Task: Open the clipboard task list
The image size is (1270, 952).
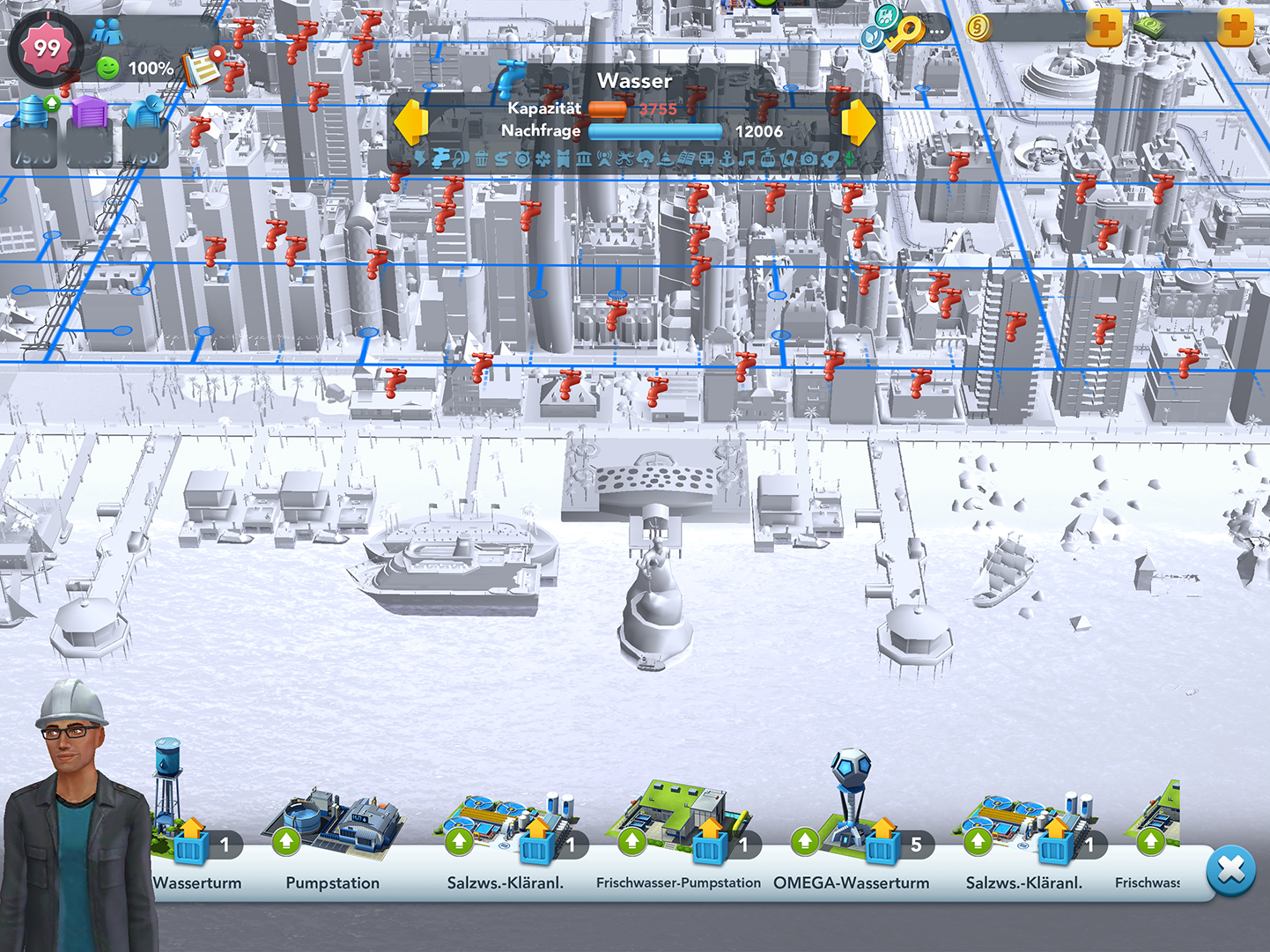Action: click(x=203, y=67)
